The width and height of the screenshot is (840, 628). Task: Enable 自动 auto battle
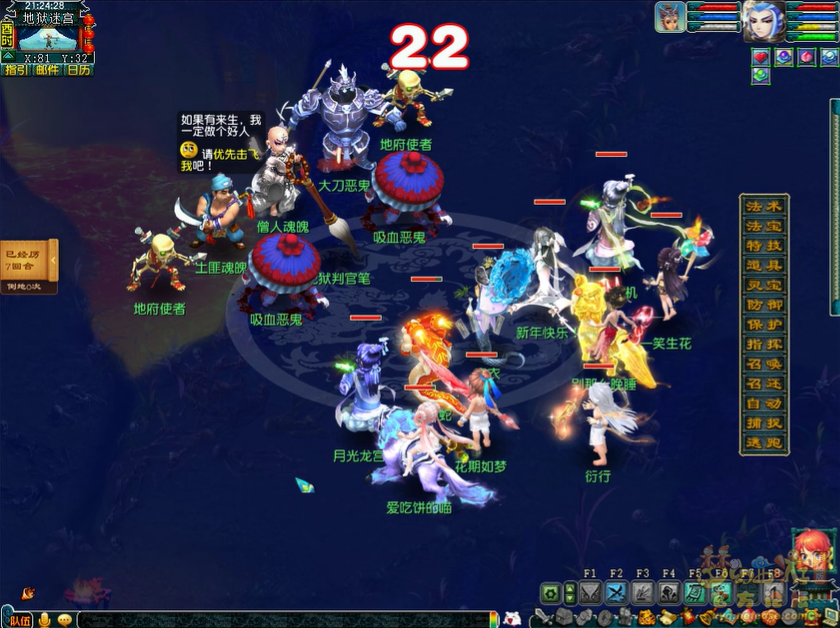pos(764,404)
